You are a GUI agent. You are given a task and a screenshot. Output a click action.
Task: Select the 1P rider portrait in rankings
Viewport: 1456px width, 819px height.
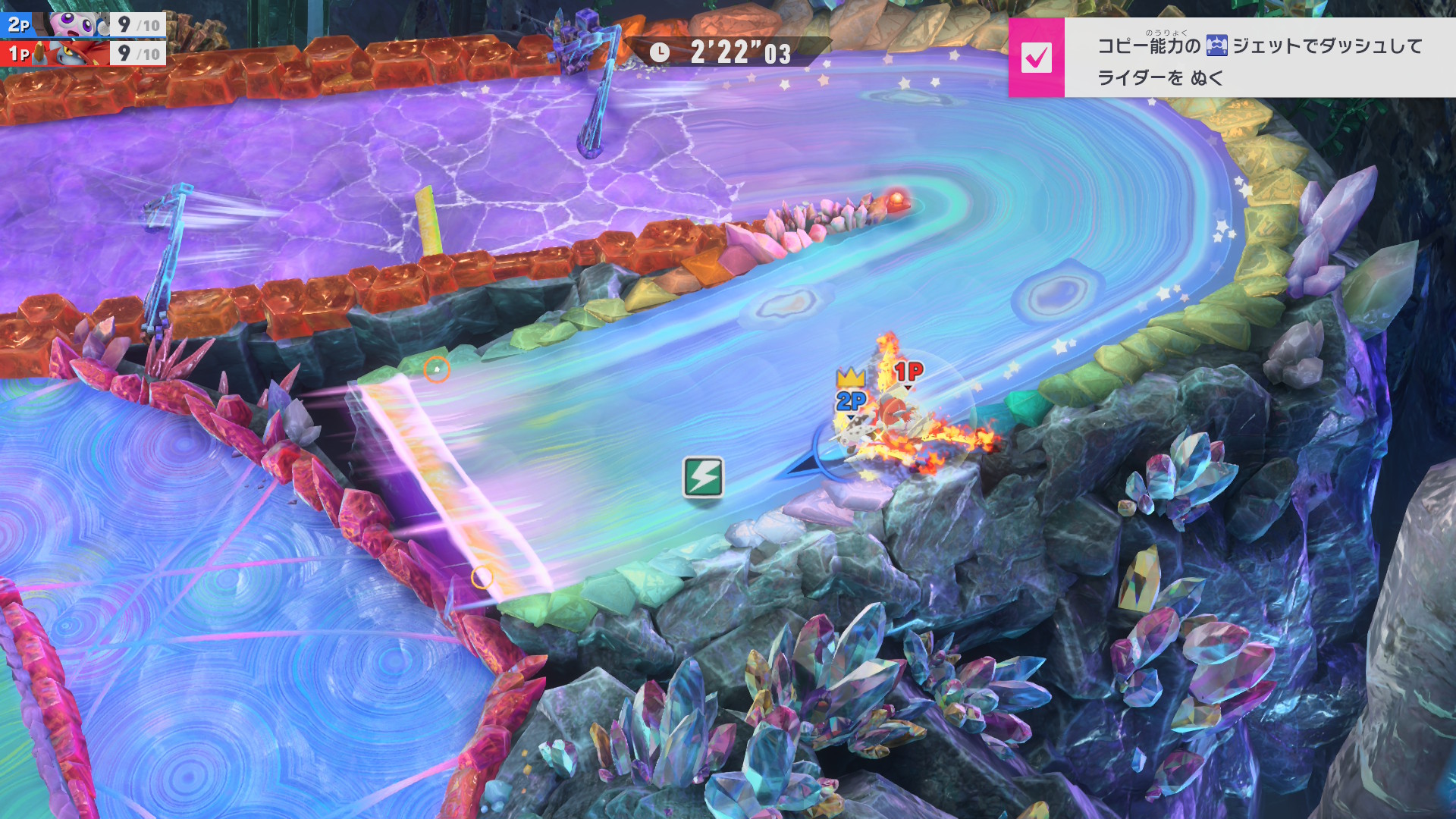(74, 54)
